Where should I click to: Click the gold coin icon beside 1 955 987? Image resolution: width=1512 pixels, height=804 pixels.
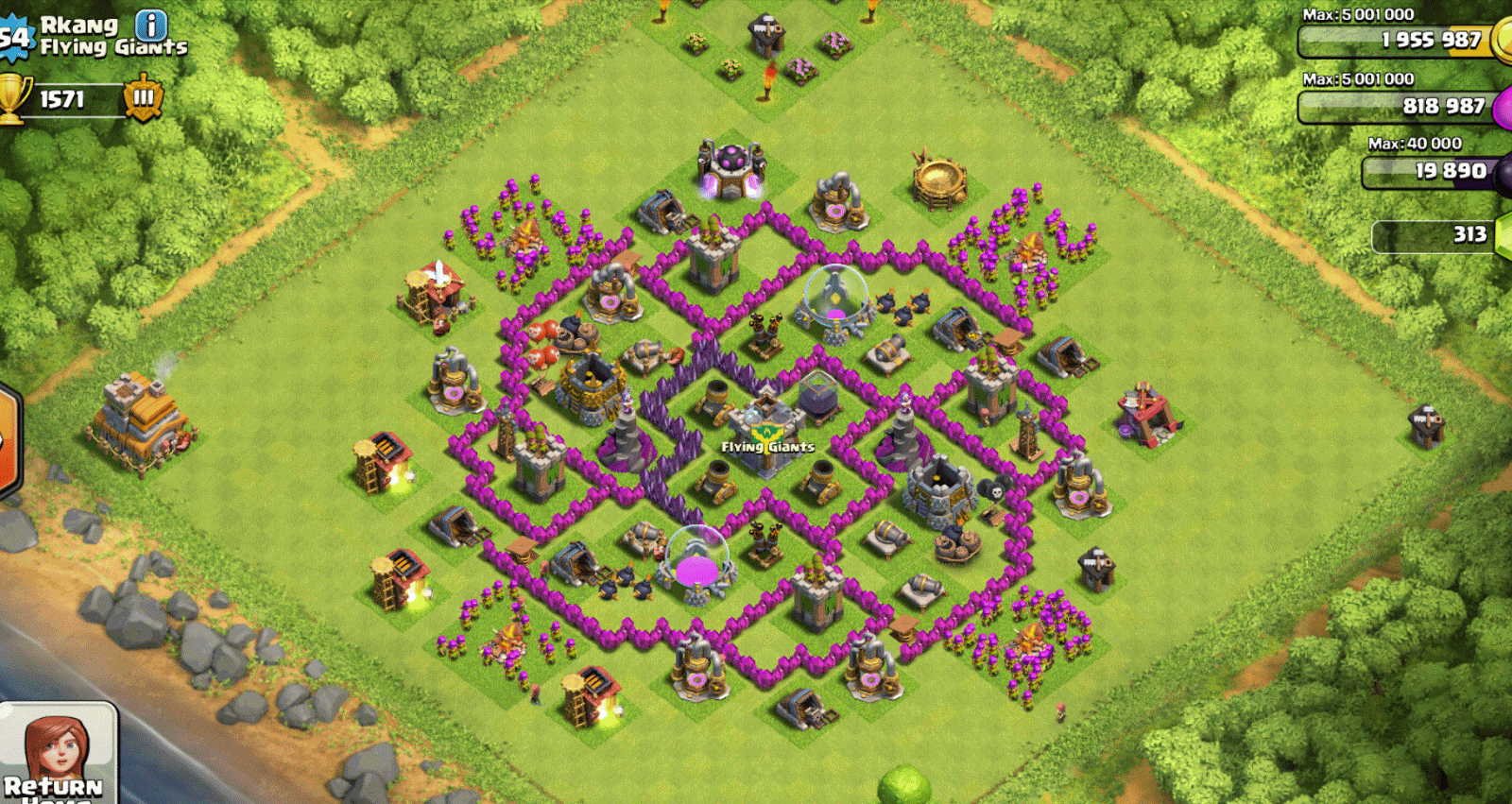(1502, 42)
